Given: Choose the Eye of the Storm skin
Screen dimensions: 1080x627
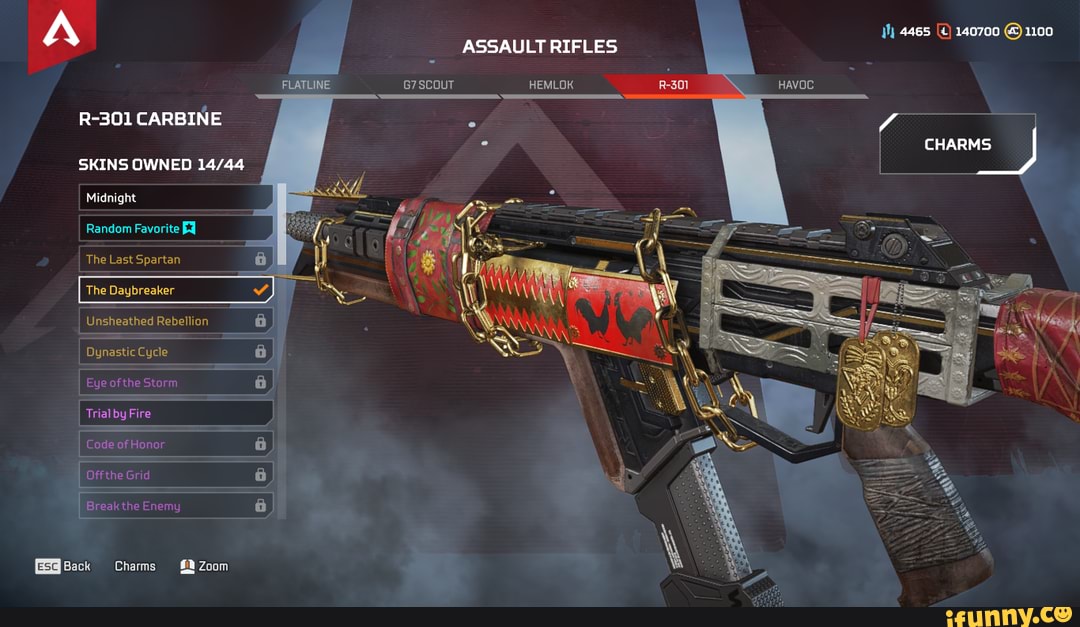Looking at the screenshot, I should [176, 383].
